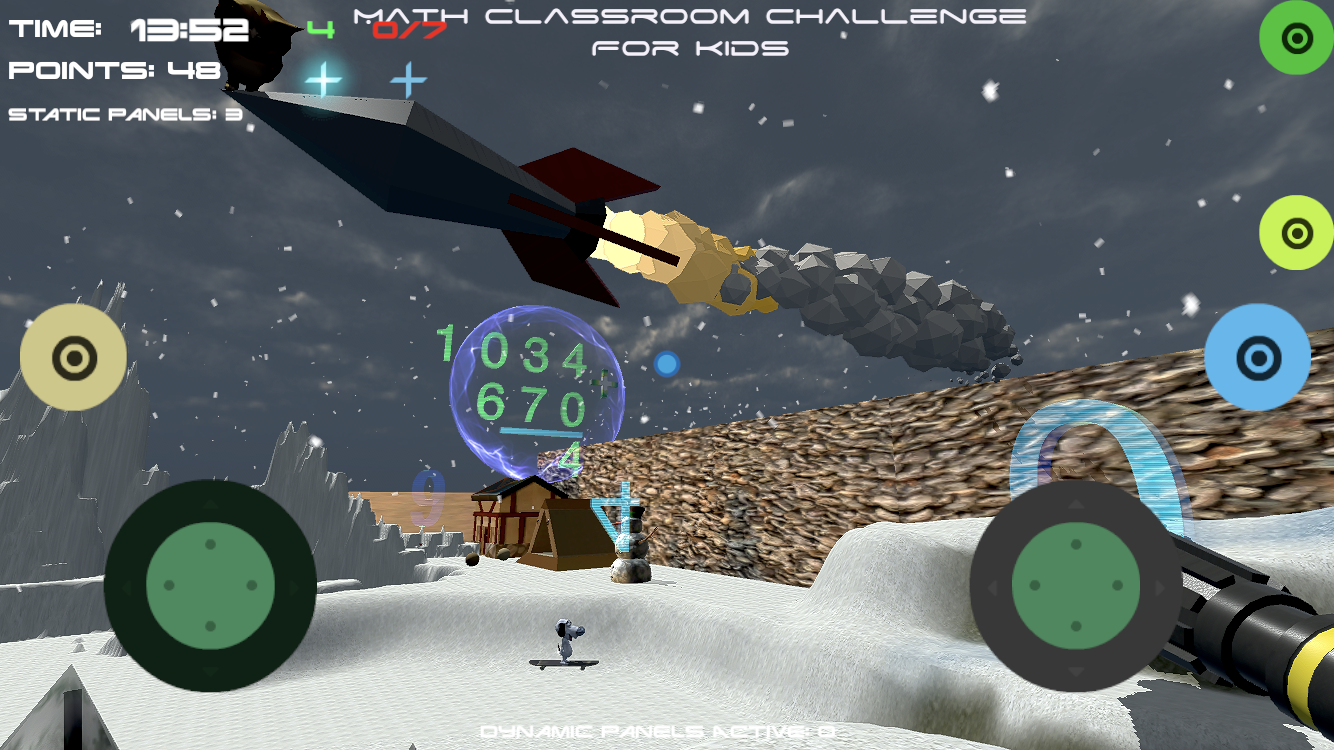This screenshot has height=750, width=1334.
Task: Click the left virtual joystick pad
Action: 210,585
